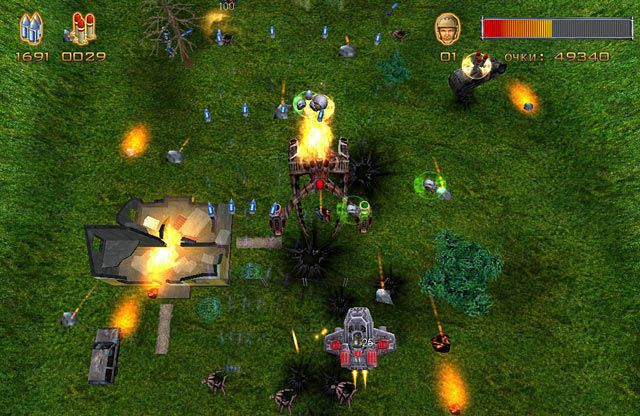Choose the red rockets weapon icon
640x416 pixels.
(x=78, y=28)
